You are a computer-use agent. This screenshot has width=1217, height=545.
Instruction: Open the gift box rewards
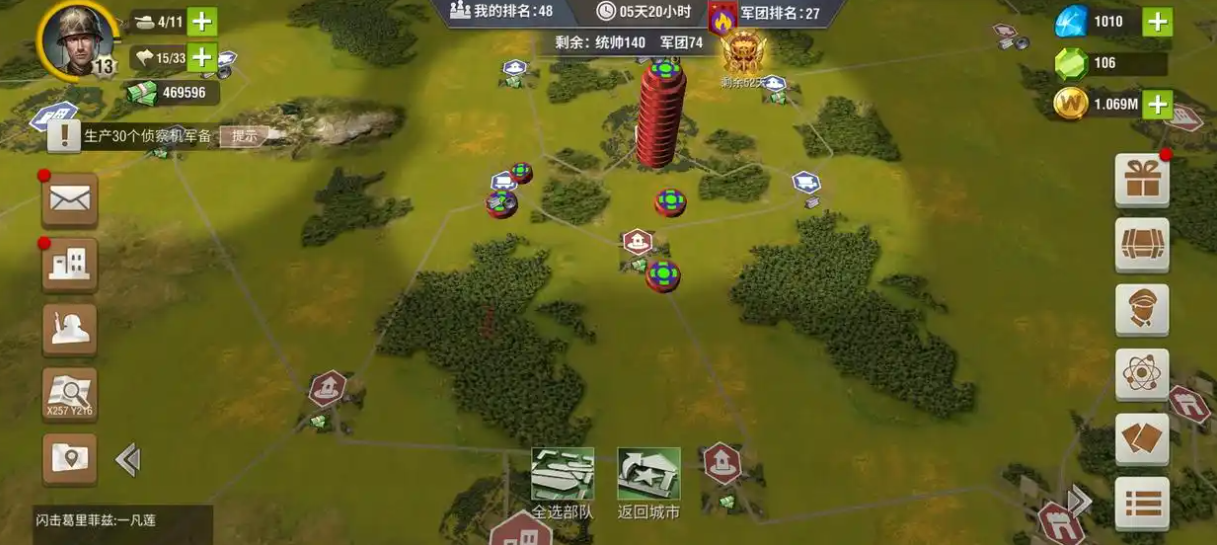point(1141,180)
